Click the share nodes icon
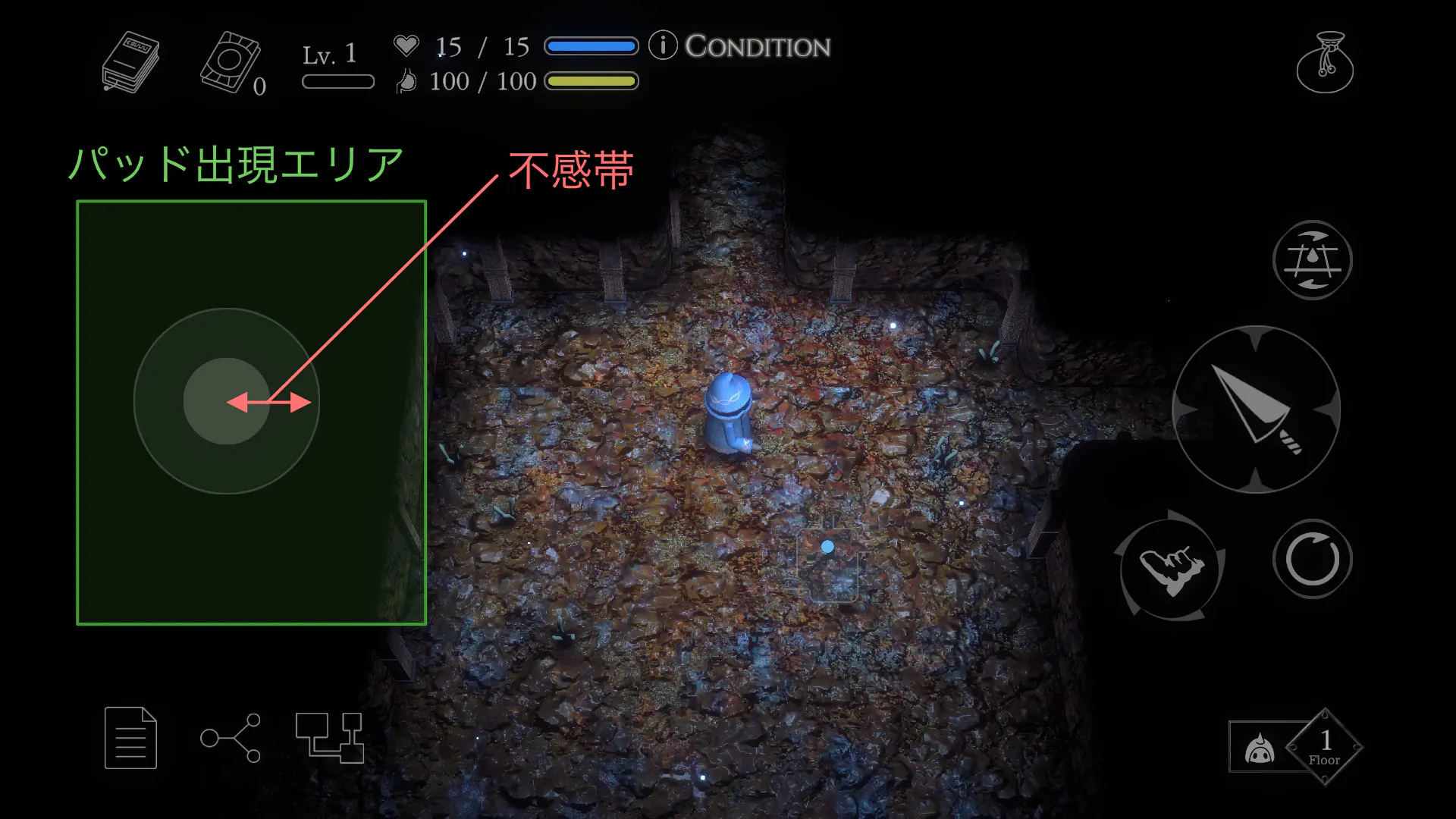Image resolution: width=1456 pixels, height=819 pixels. pyautogui.click(x=231, y=737)
